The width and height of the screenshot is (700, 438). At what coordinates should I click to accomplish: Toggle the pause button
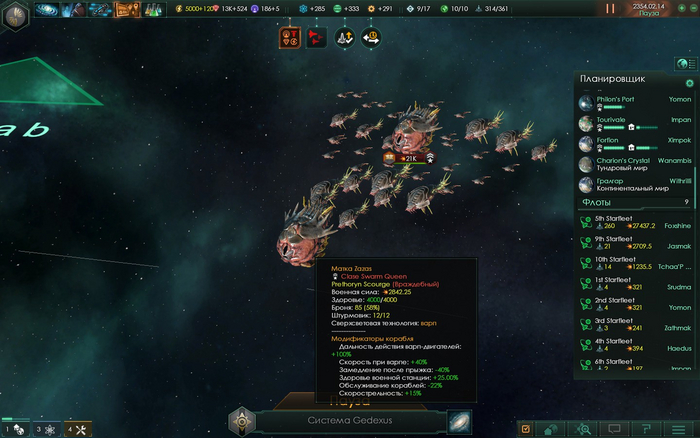click(611, 8)
